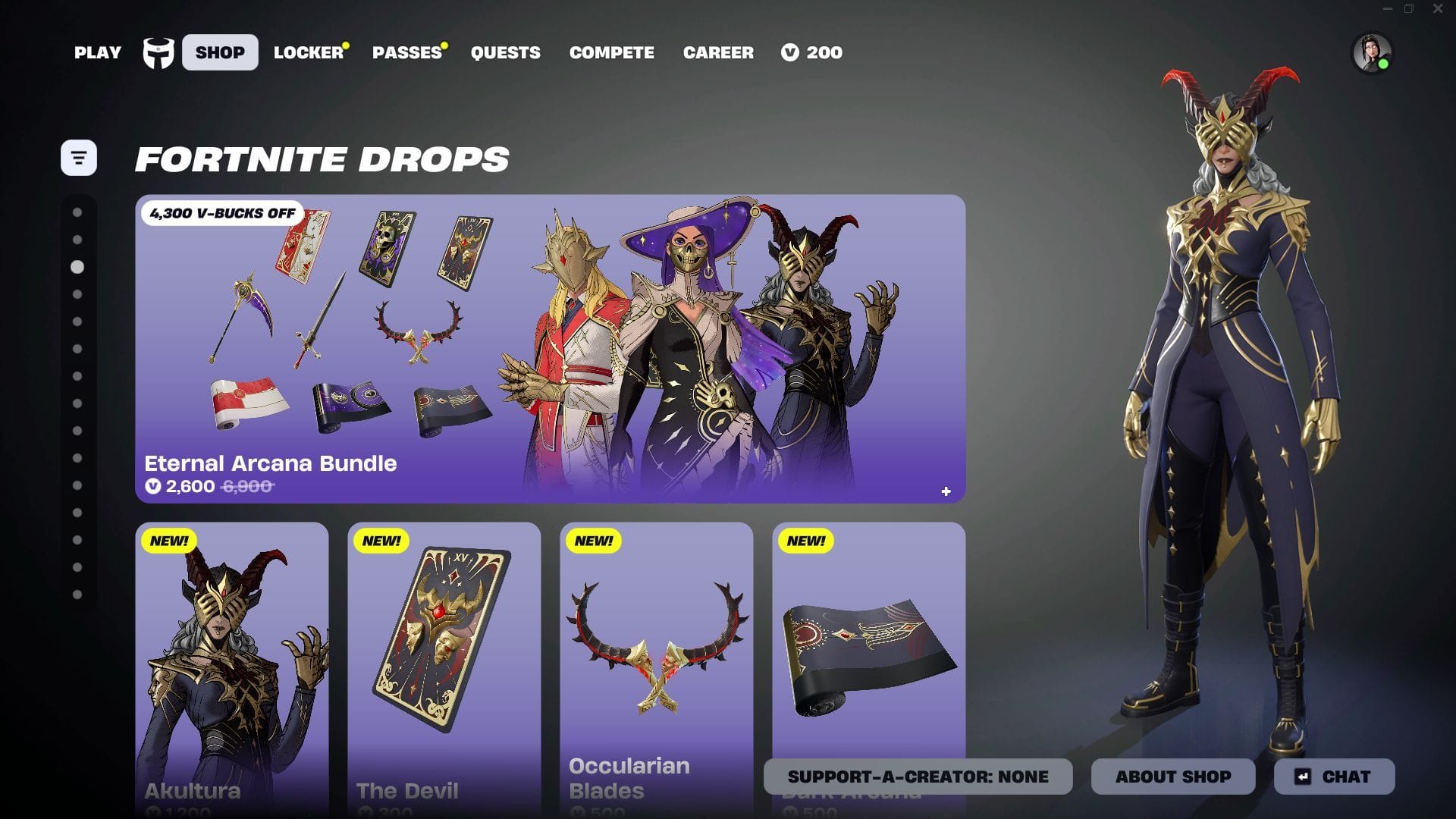Open the Quests tab
The height and width of the screenshot is (819, 1456).
click(x=506, y=52)
